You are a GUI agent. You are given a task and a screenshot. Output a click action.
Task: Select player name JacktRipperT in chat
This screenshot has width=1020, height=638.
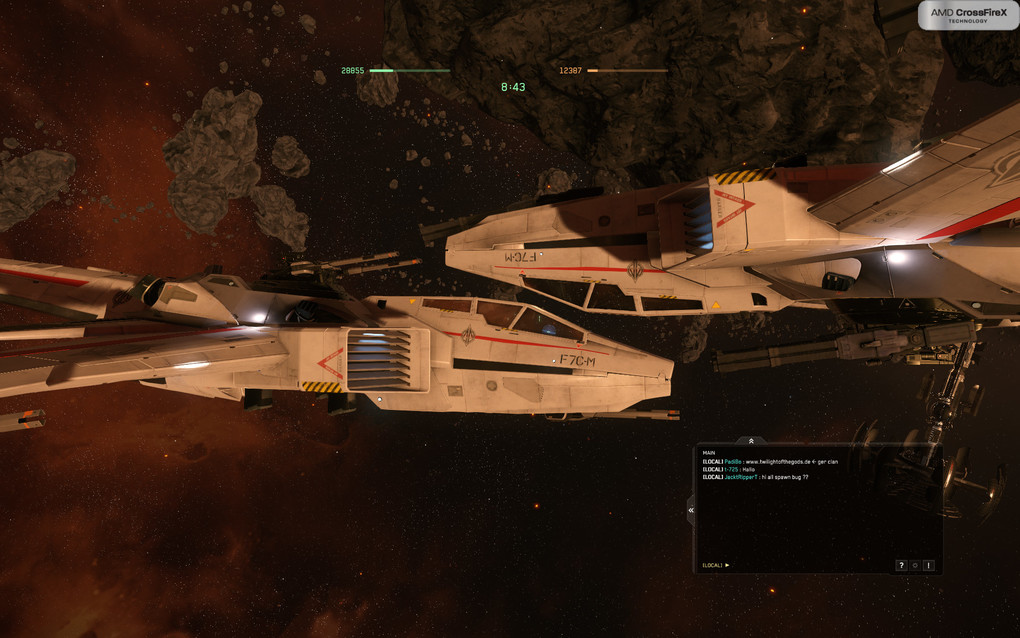click(x=740, y=477)
